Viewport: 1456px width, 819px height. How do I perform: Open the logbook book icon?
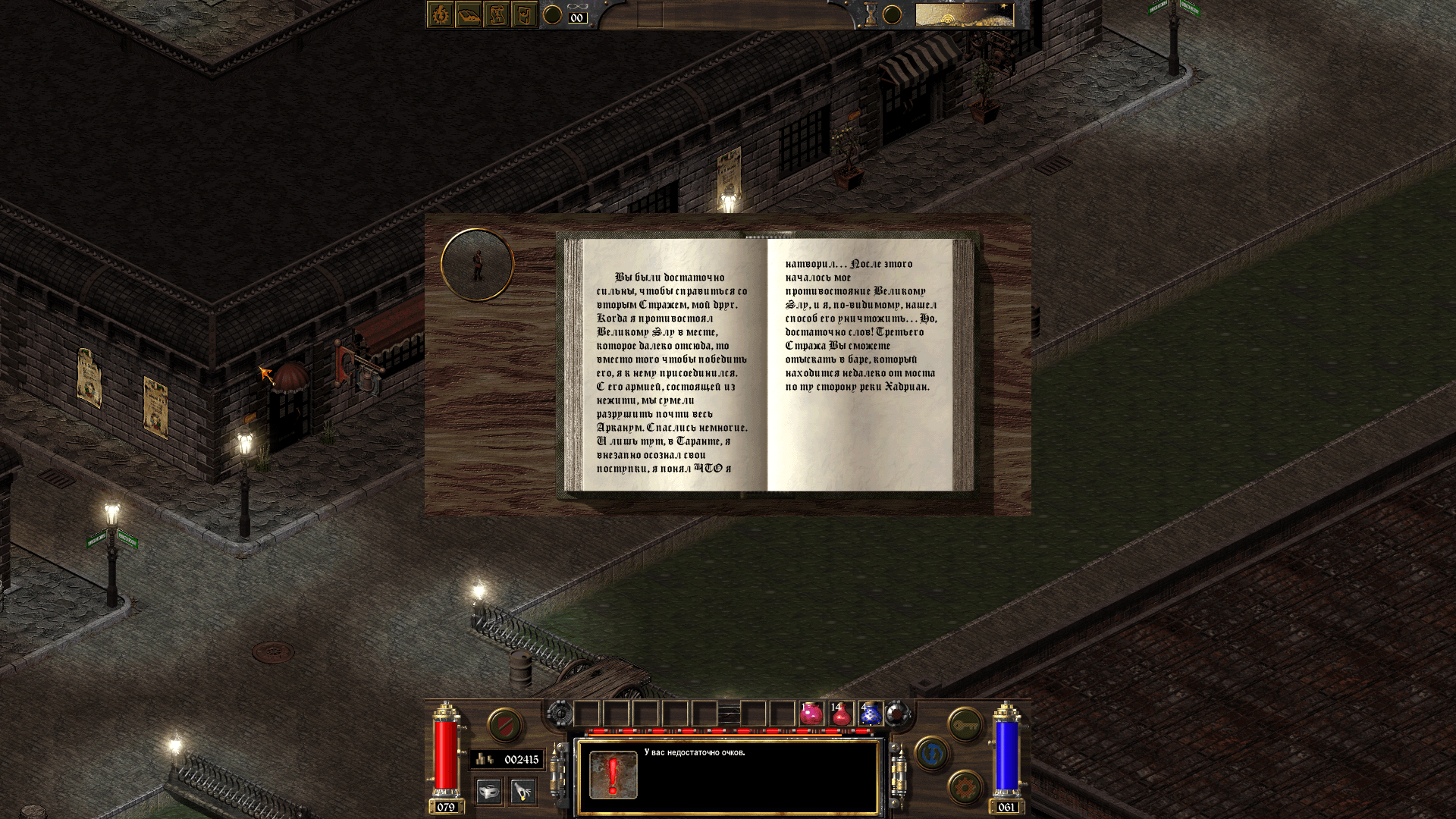(470, 14)
